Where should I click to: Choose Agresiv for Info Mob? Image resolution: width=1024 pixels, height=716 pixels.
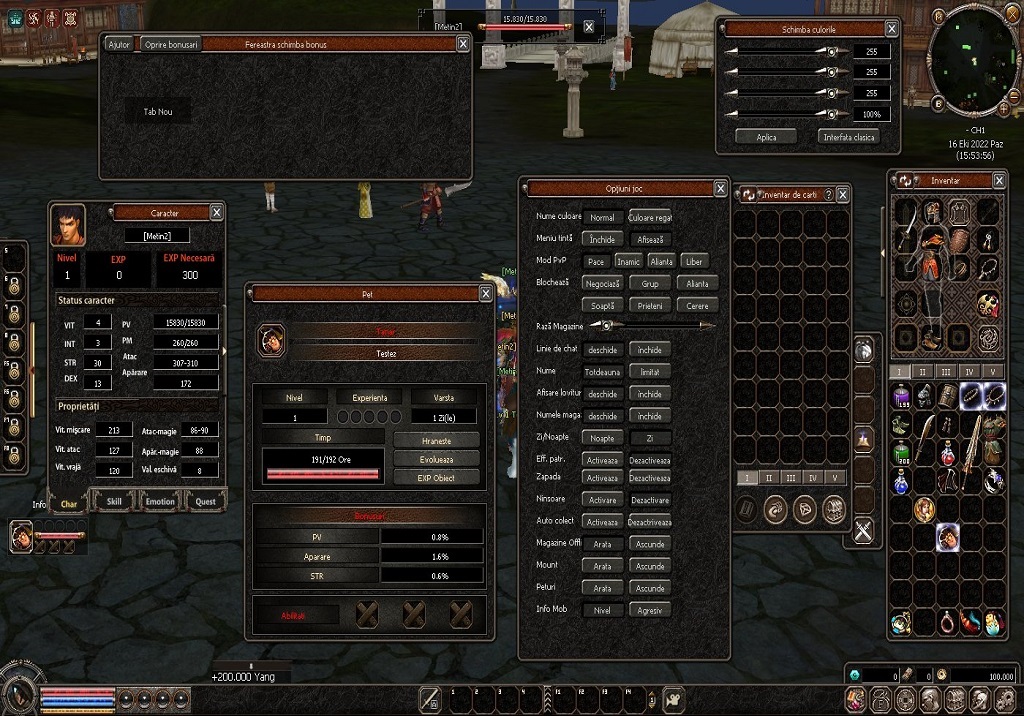tap(650, 610)
